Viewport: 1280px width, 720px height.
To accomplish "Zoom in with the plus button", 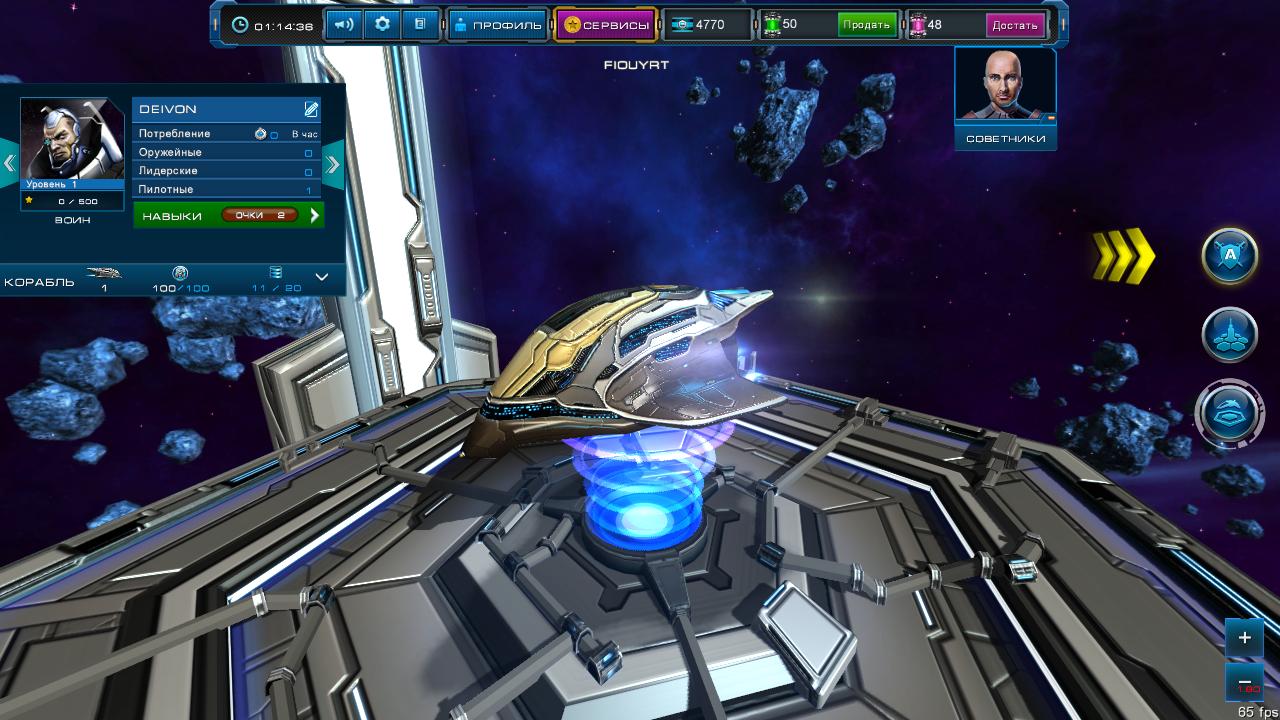I will 1245,637.
